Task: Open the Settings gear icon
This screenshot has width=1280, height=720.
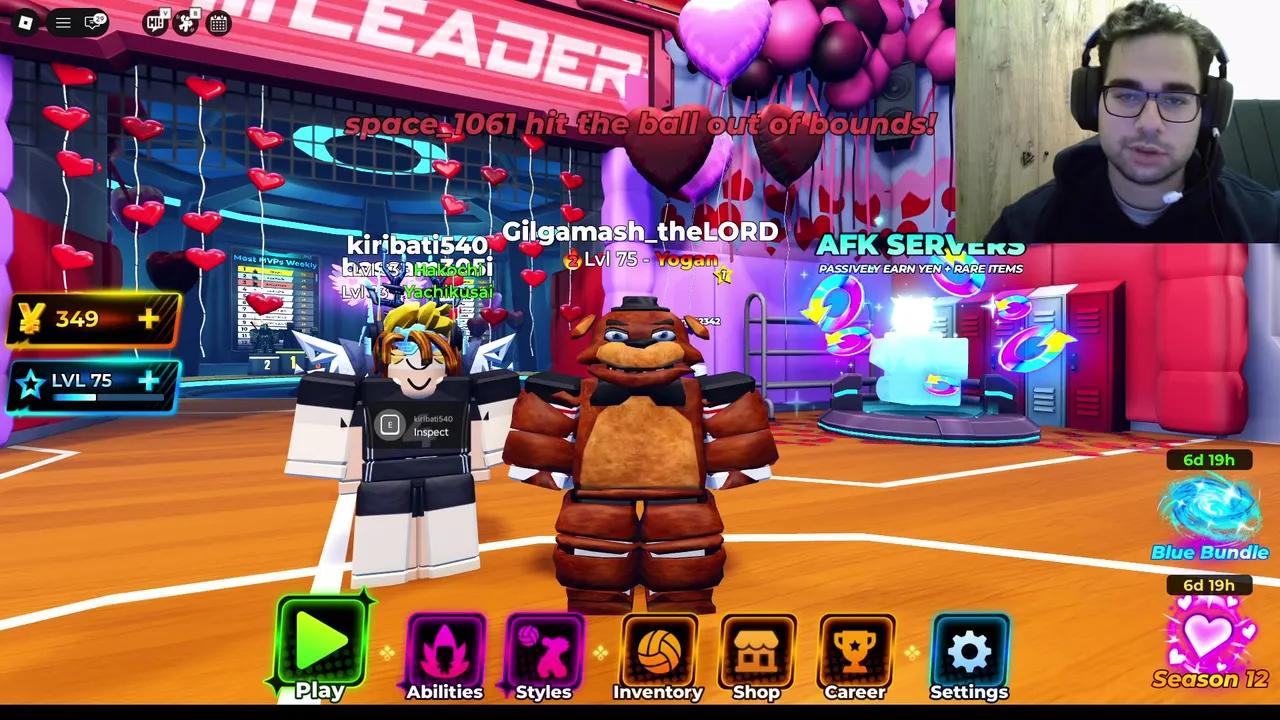Action: click(968, 651)
